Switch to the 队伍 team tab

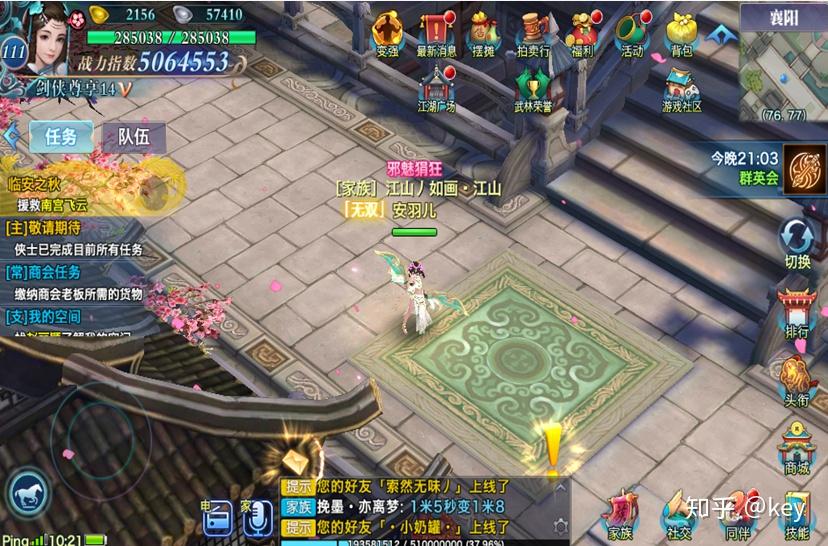(133, 137)
